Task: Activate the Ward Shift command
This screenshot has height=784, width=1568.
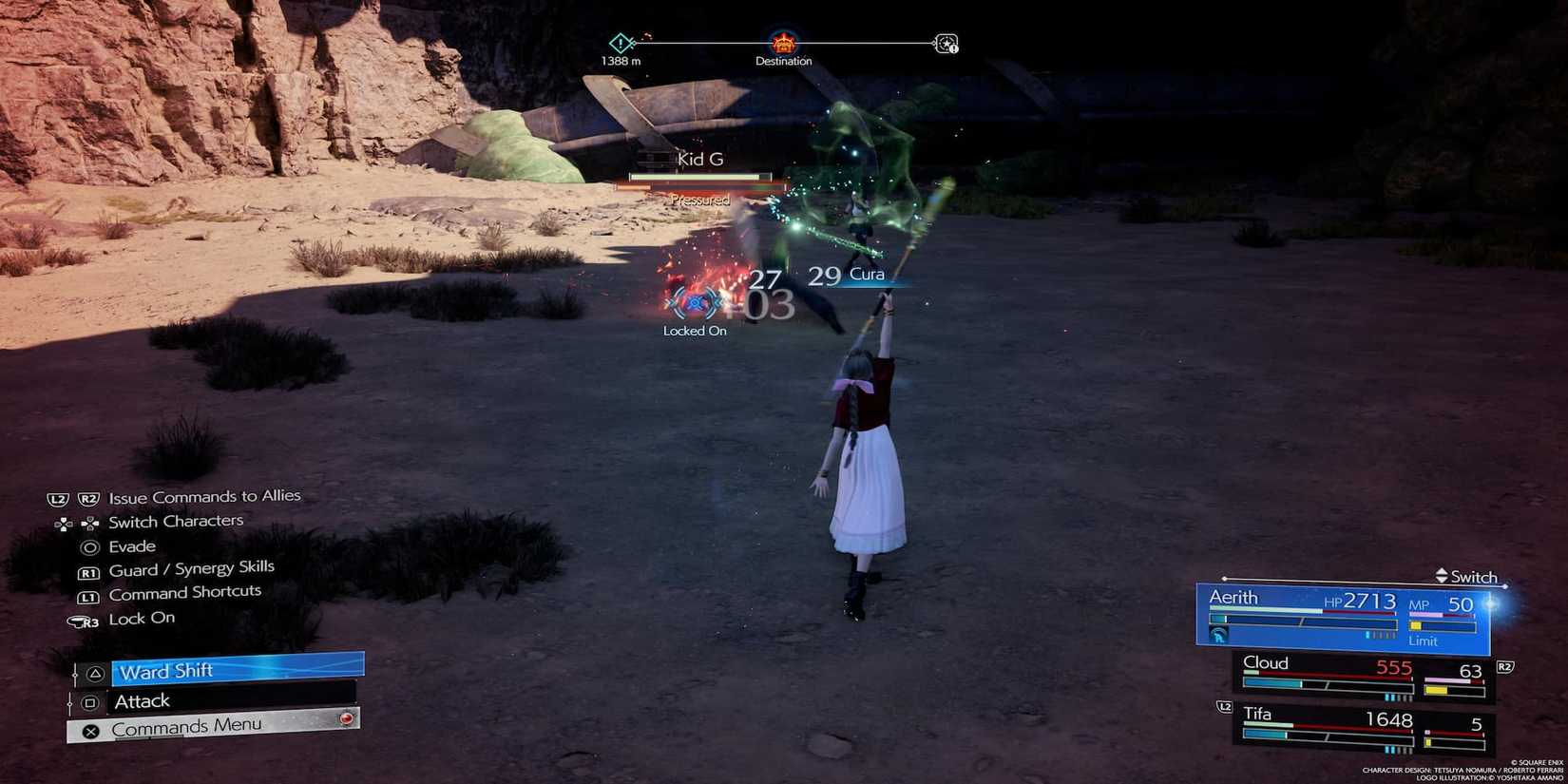Action: click(166, 671)
